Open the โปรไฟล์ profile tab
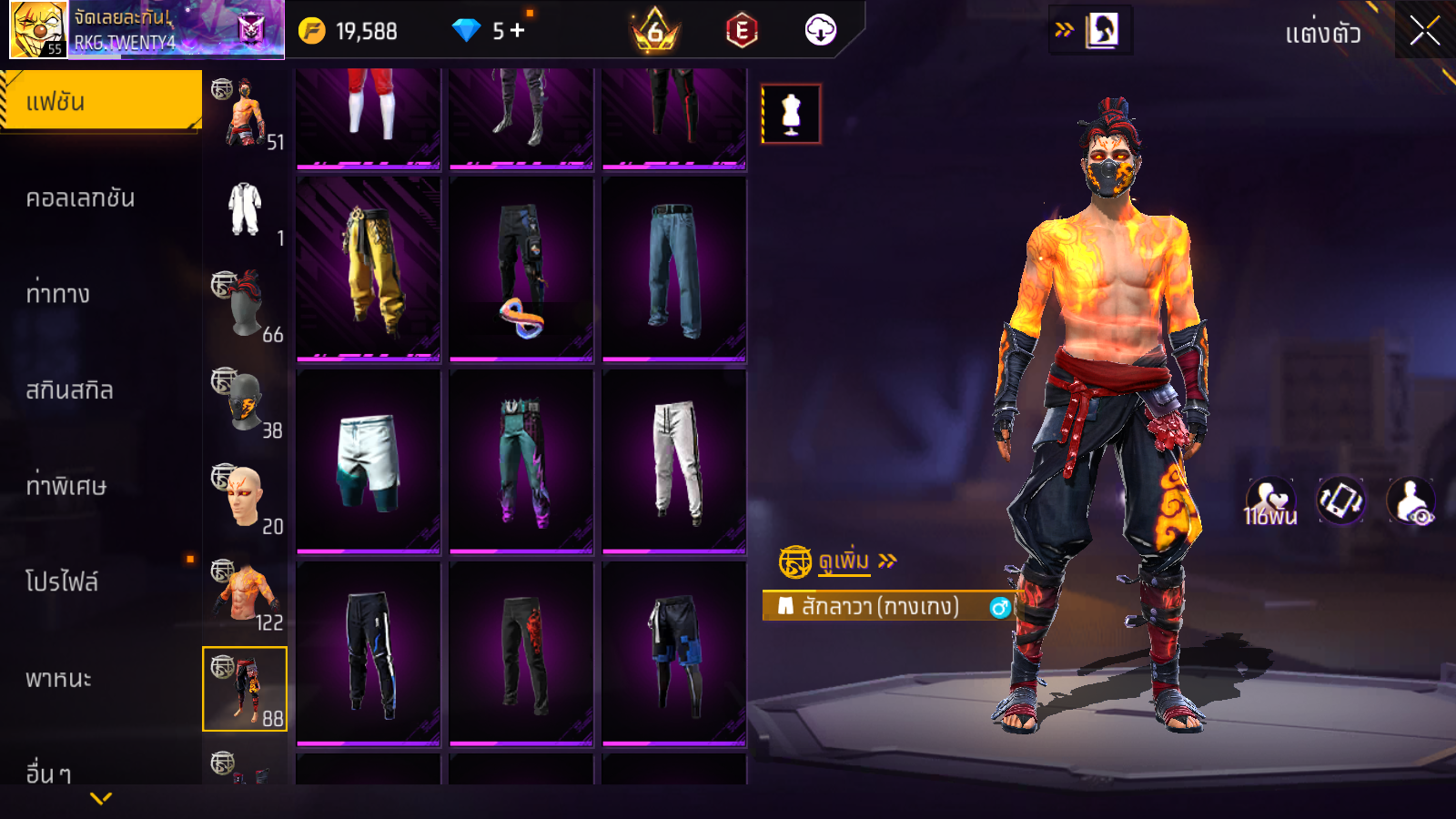 62,582
